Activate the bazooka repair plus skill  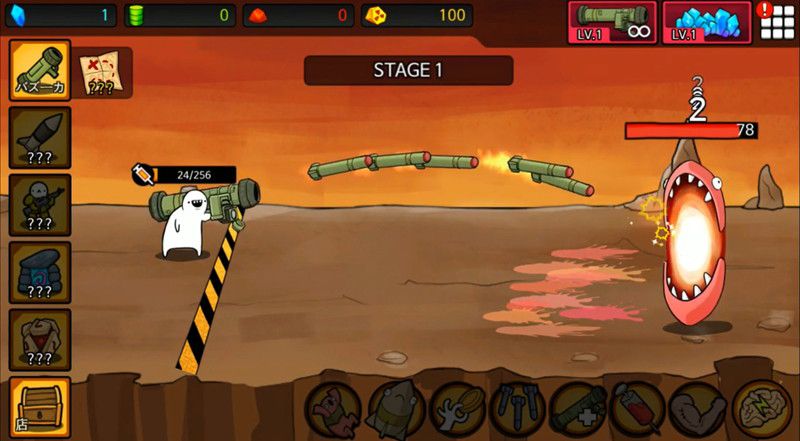[x=579, y=410]
